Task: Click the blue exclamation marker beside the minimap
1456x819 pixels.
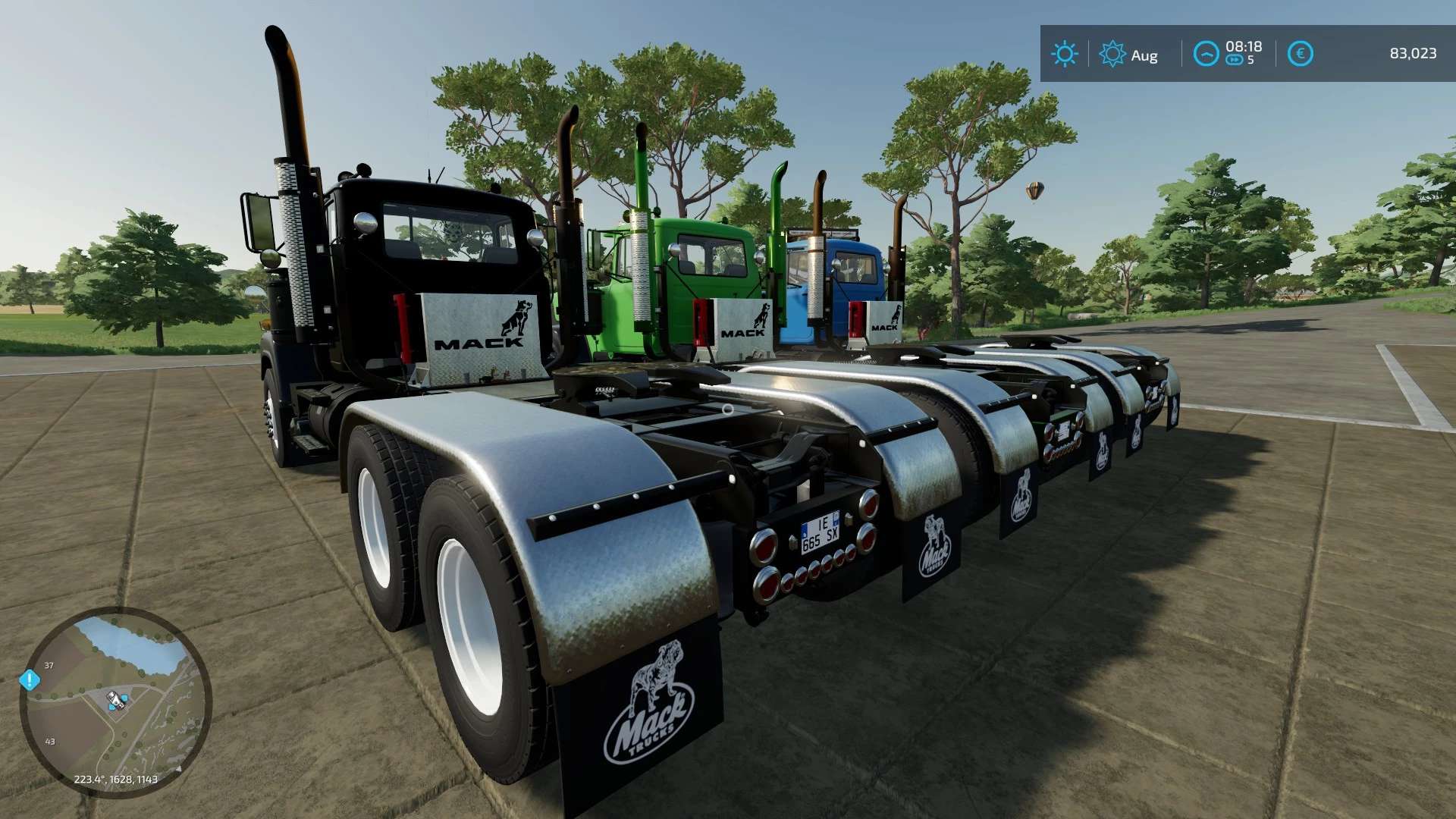Action: pos(30,679)
